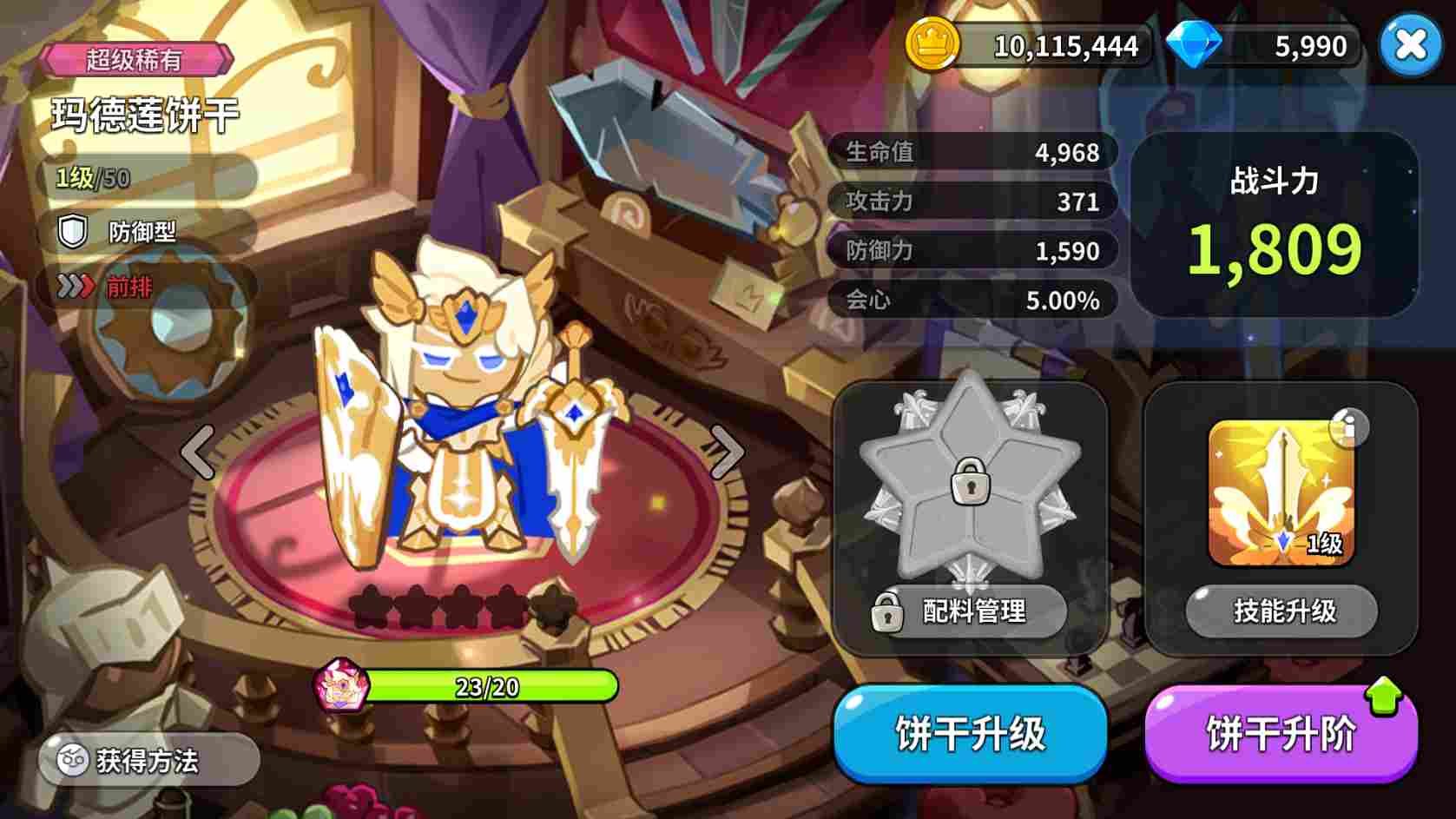This screenshot has height=819, width=1456.
Task: Click the gold coin currency icon
Action: pos(931,45)
